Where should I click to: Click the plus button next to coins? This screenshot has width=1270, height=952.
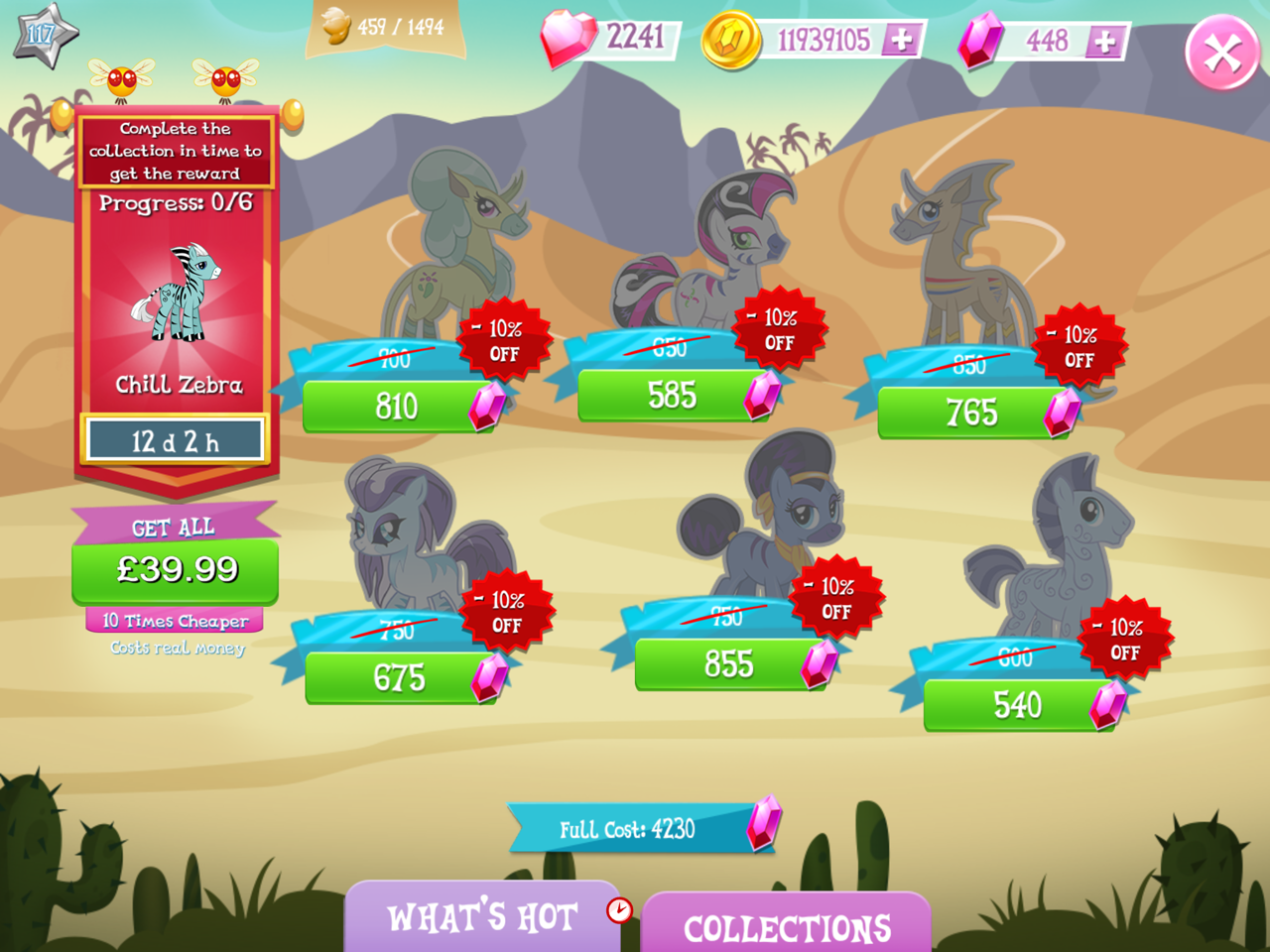click(x=901, y=41)
